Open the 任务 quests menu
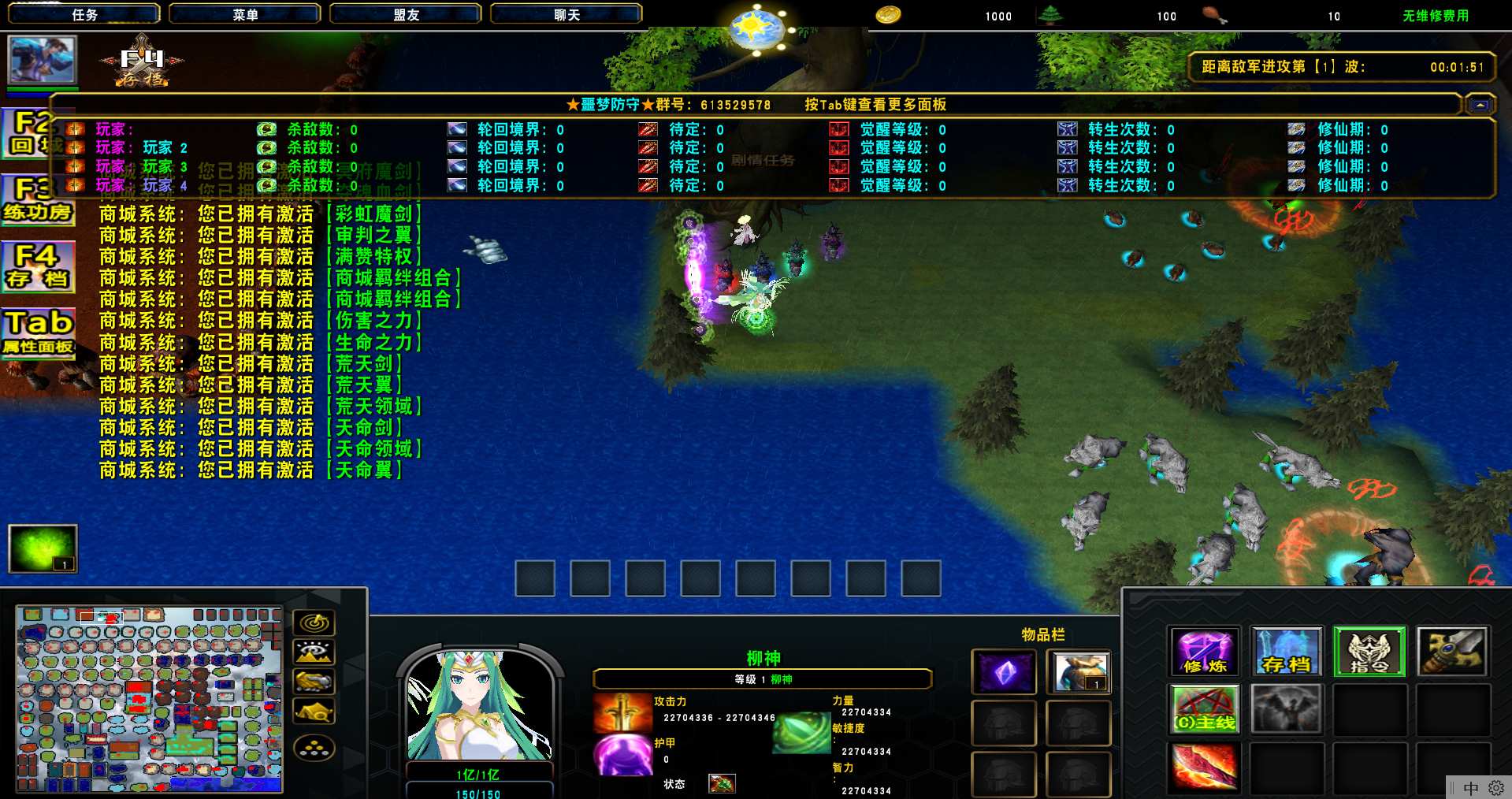This screenshot has height=799, width=1512. [84, 14]
